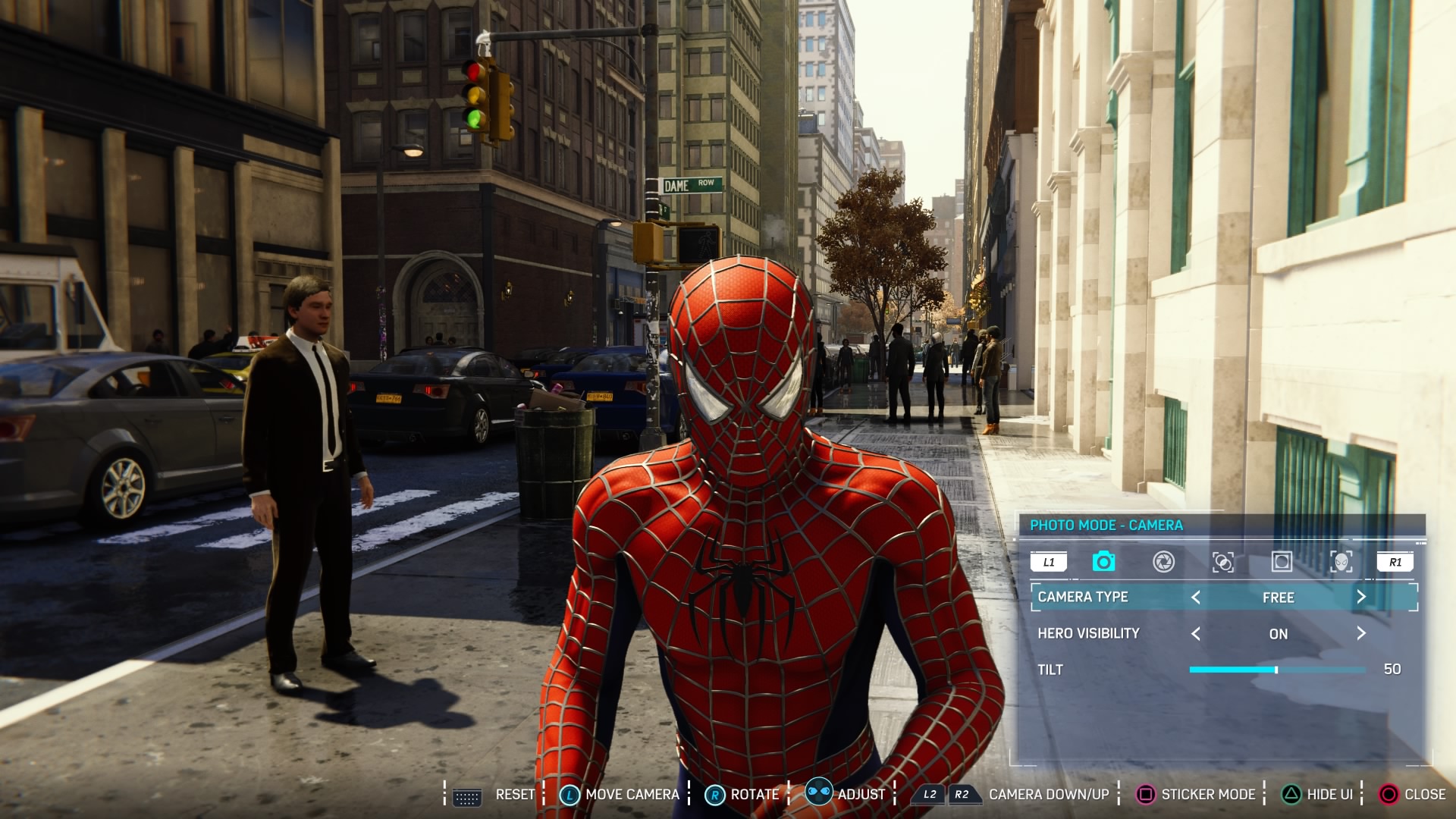The height and width of the screenshot is (819, 1456).
Task: Choose next Camera Type with right arrow
Action: [1361, 598]
